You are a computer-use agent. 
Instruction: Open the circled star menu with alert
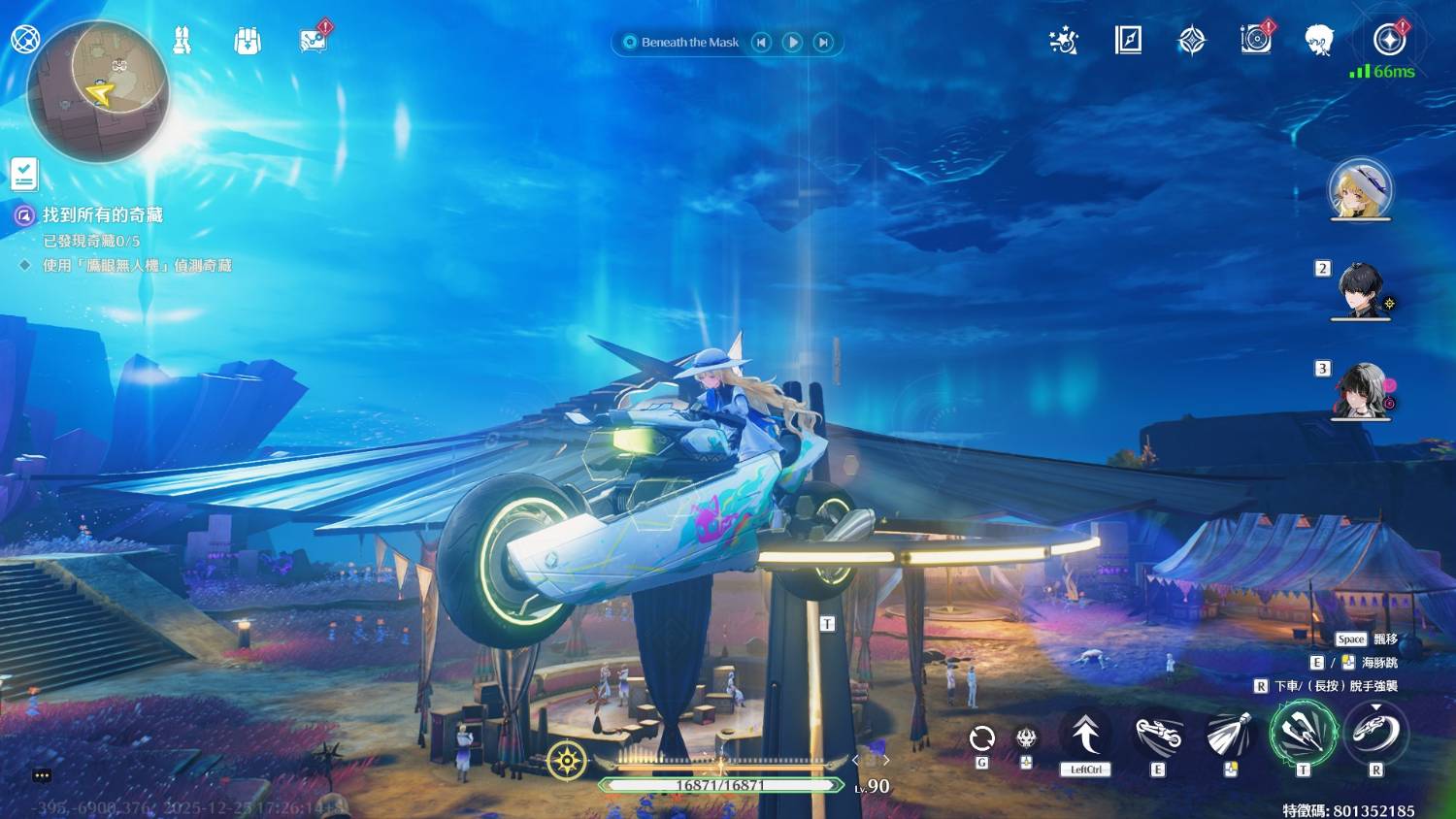tap(1390, 40)
